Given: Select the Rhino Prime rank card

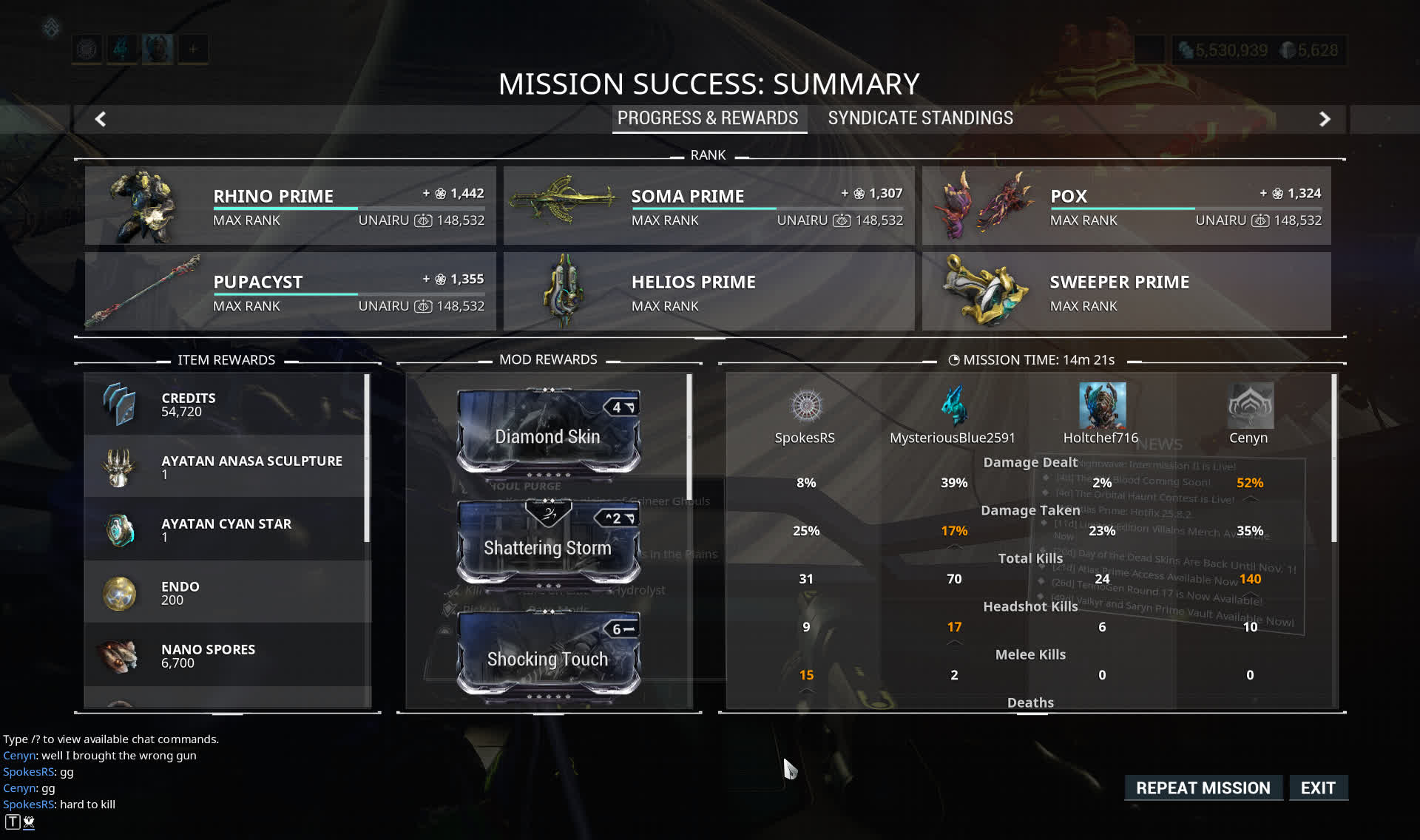Looking at the screenshot, I should click(290, 206).
